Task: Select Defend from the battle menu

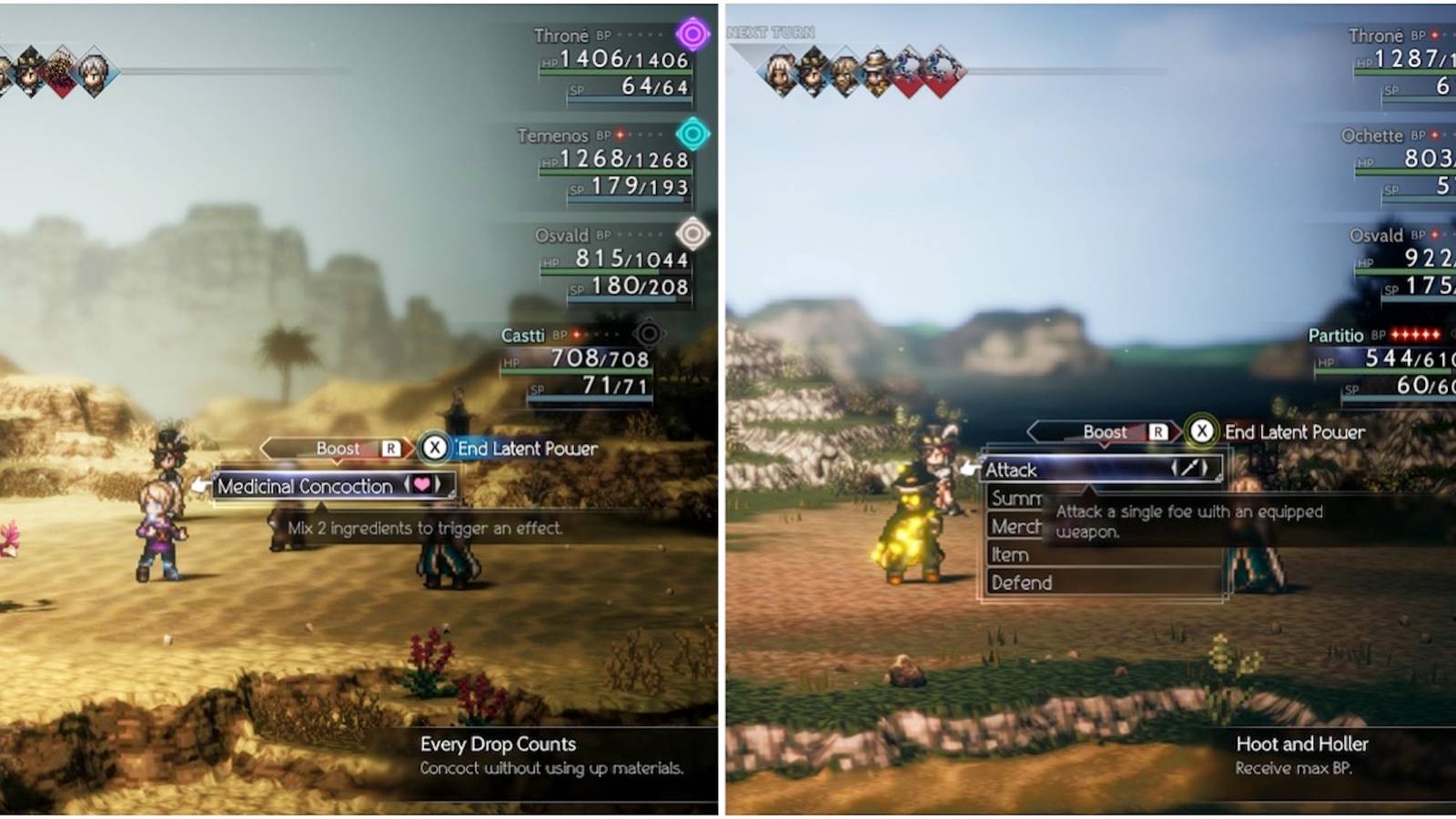Action: (1021, 582)
